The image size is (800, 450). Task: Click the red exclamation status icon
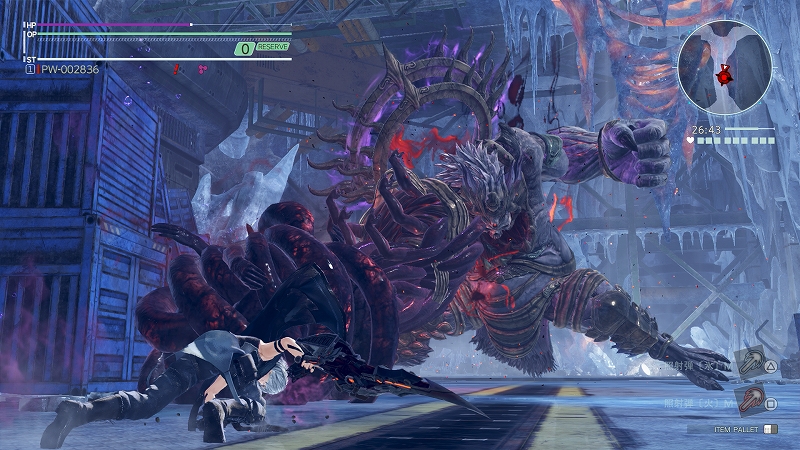176,69
